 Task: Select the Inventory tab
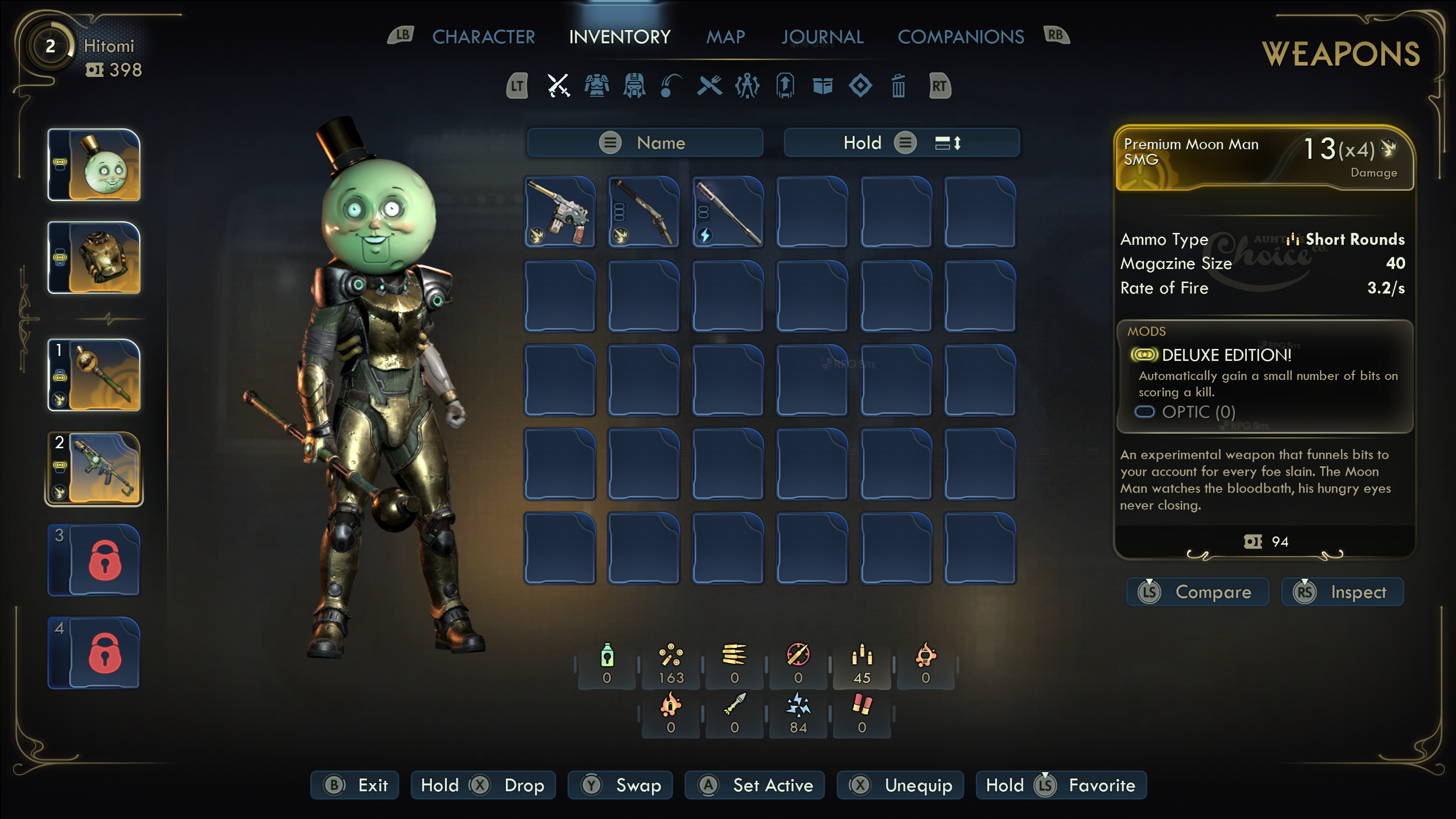pyautogui.click(x=620, y=37)
